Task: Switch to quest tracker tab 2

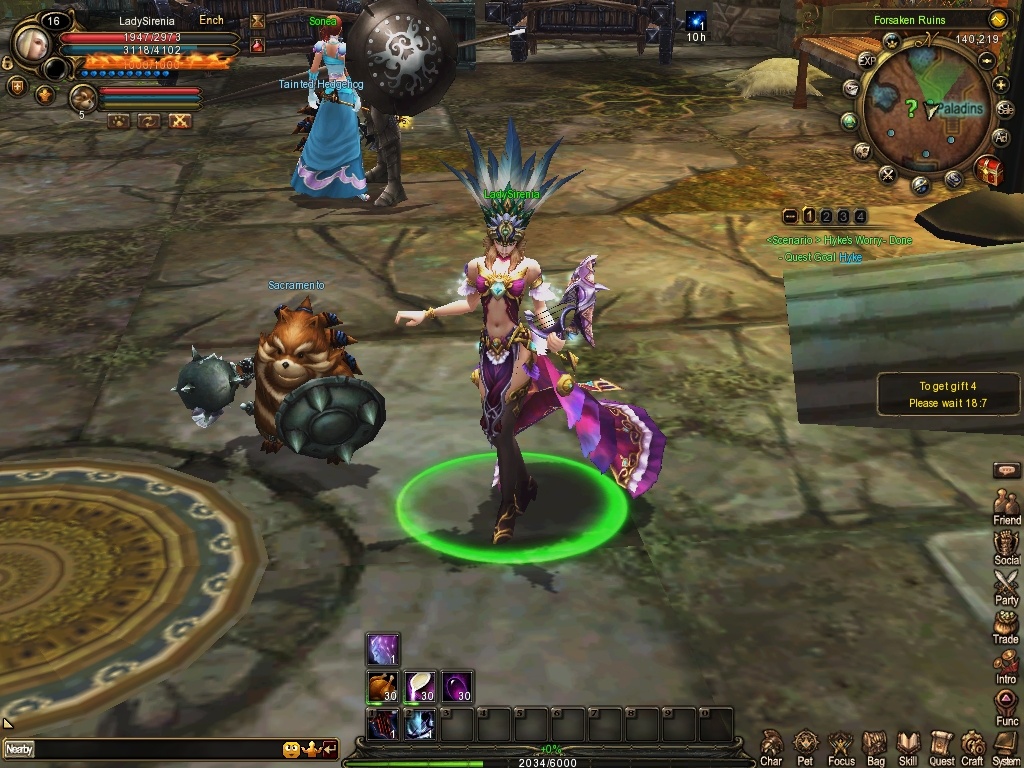Action: [826, 216]
